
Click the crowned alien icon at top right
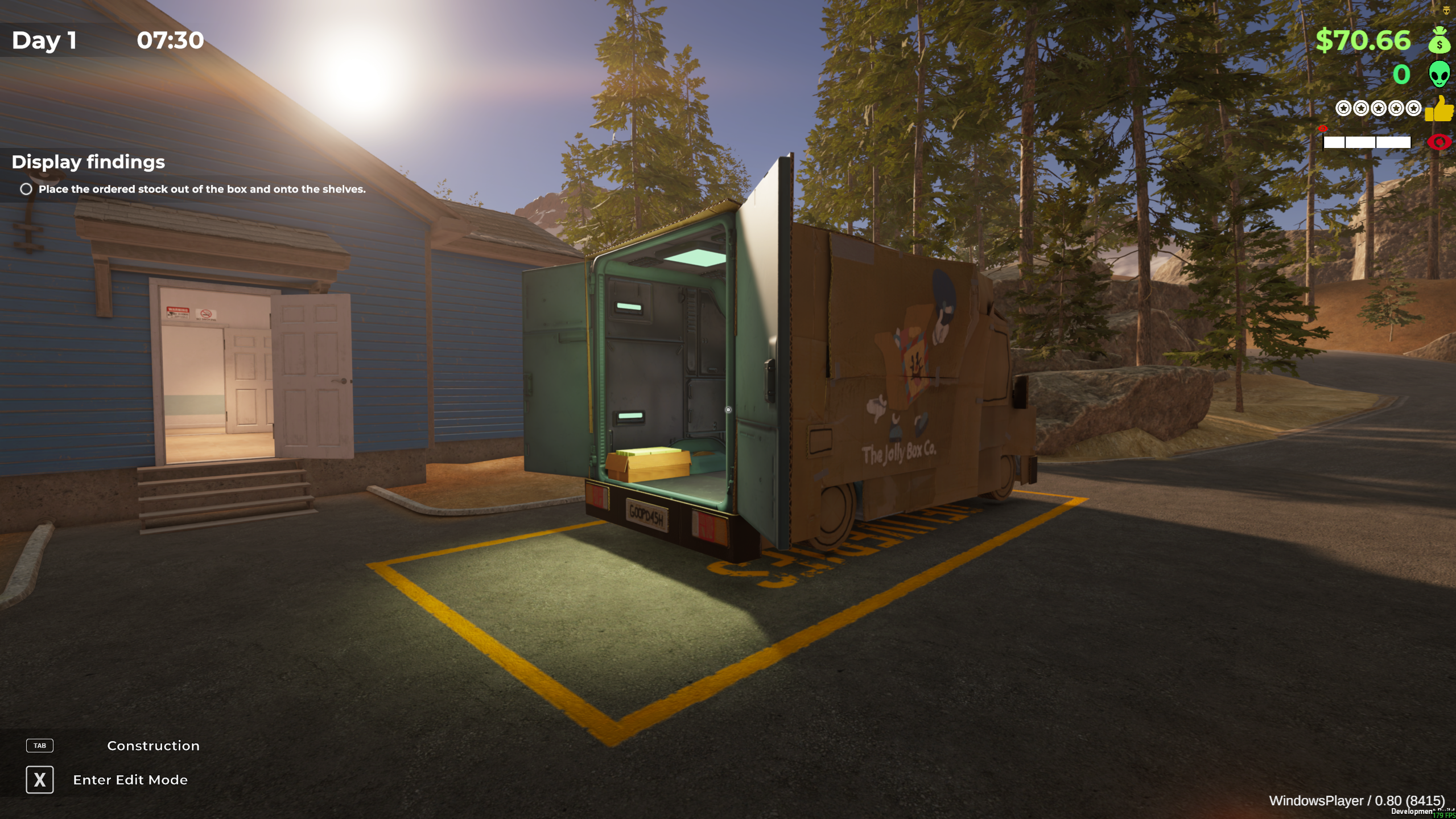(1446, 10)
